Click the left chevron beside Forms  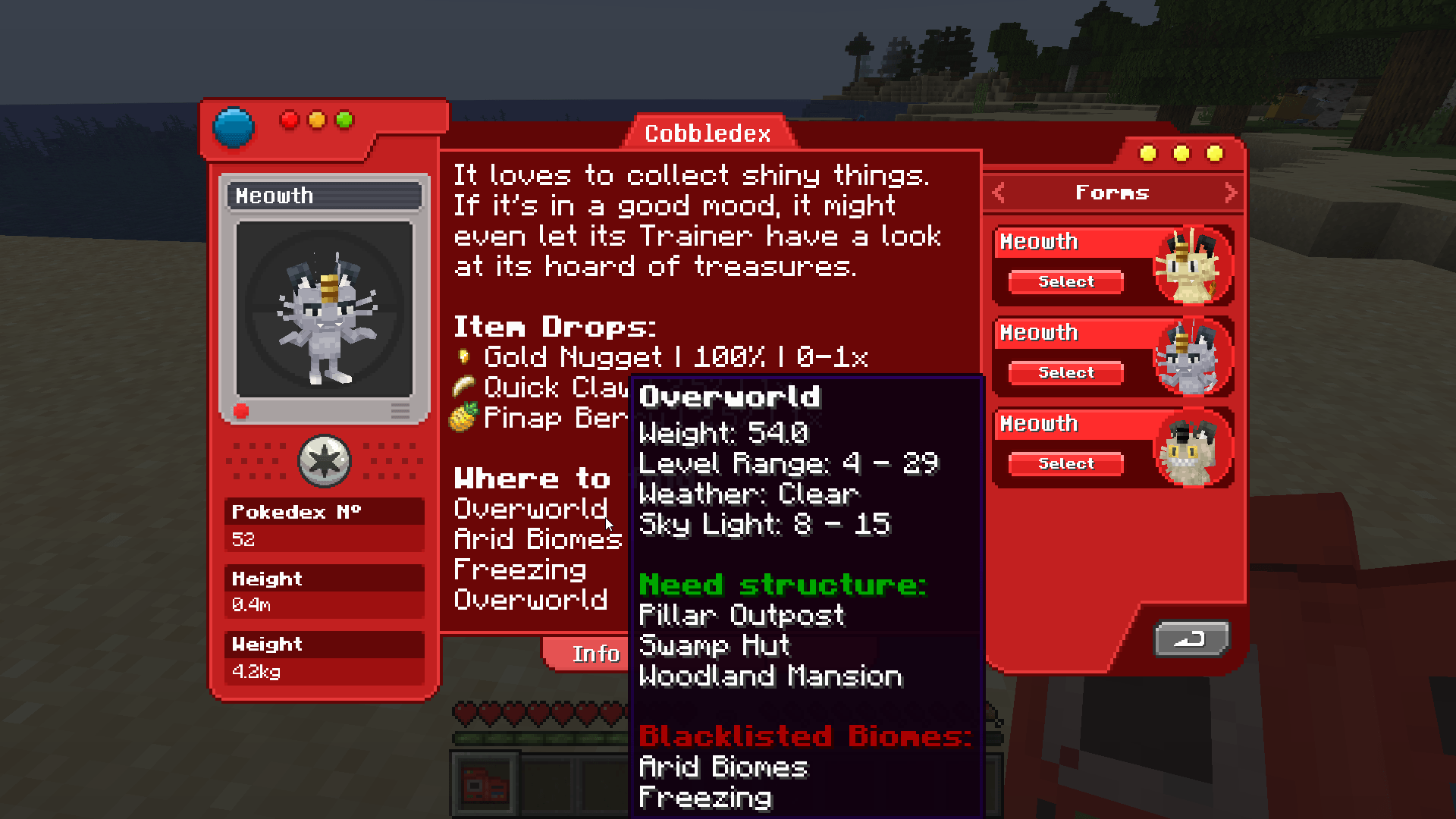pyautogui.click(x=999, y=193)
